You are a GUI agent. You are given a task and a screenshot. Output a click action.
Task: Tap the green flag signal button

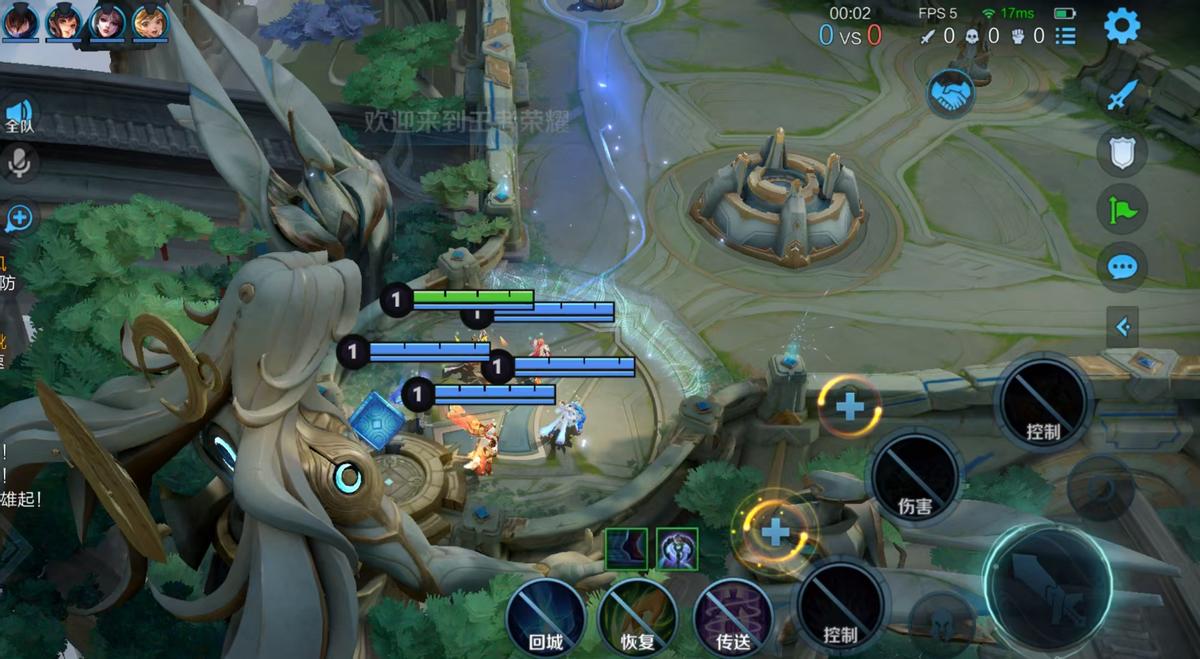(x=1122, y=210)
